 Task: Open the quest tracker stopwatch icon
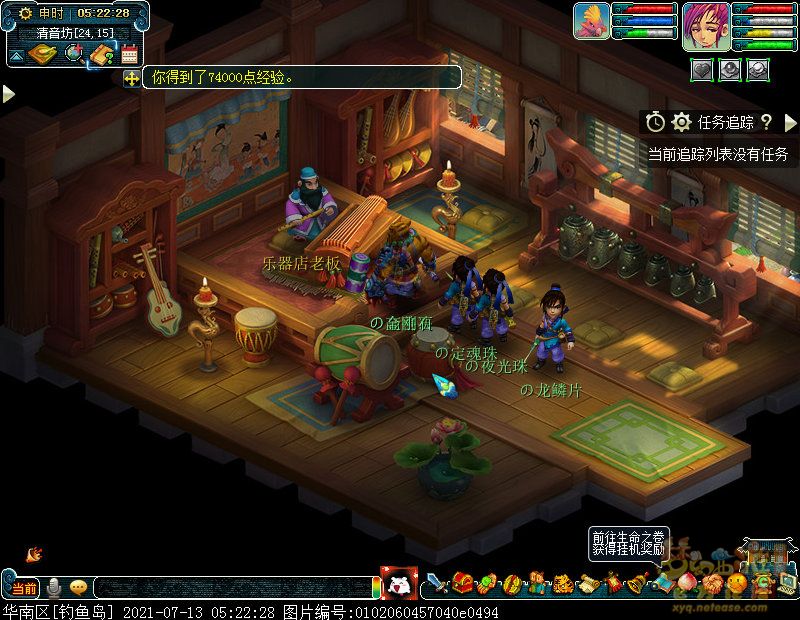(x=655, y=122)
